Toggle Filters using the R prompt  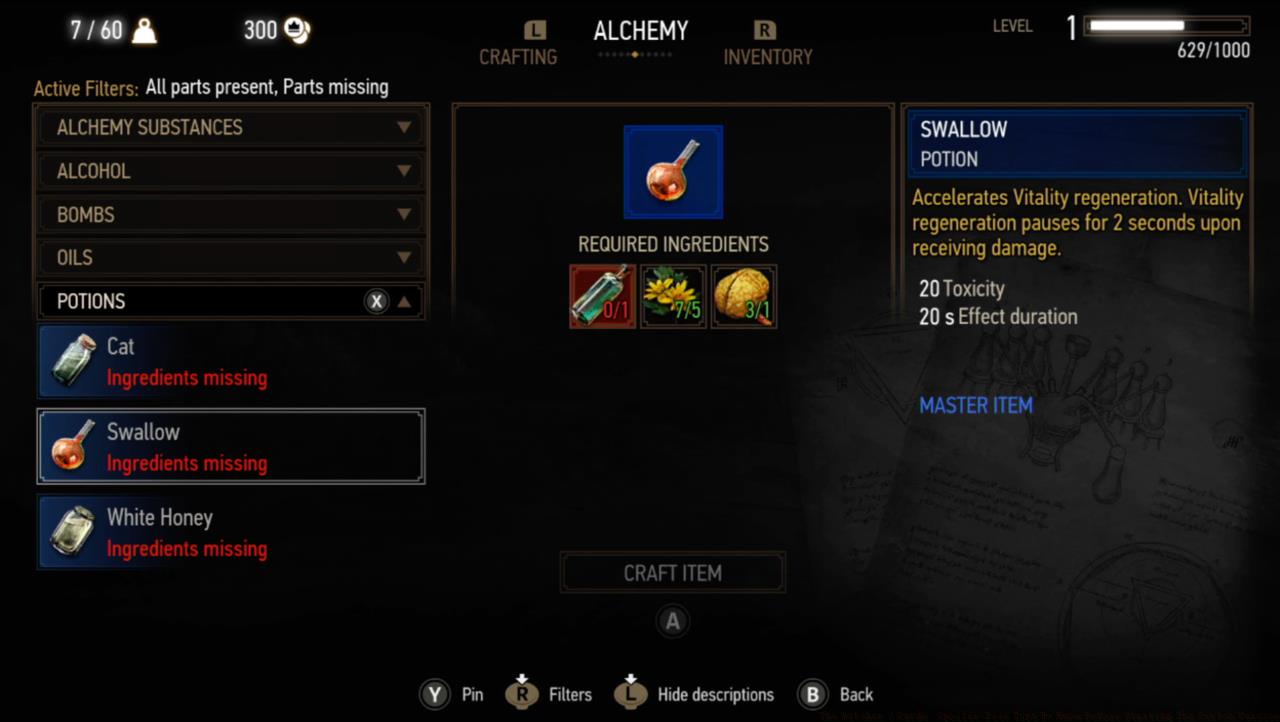click(x=521, y=693)
